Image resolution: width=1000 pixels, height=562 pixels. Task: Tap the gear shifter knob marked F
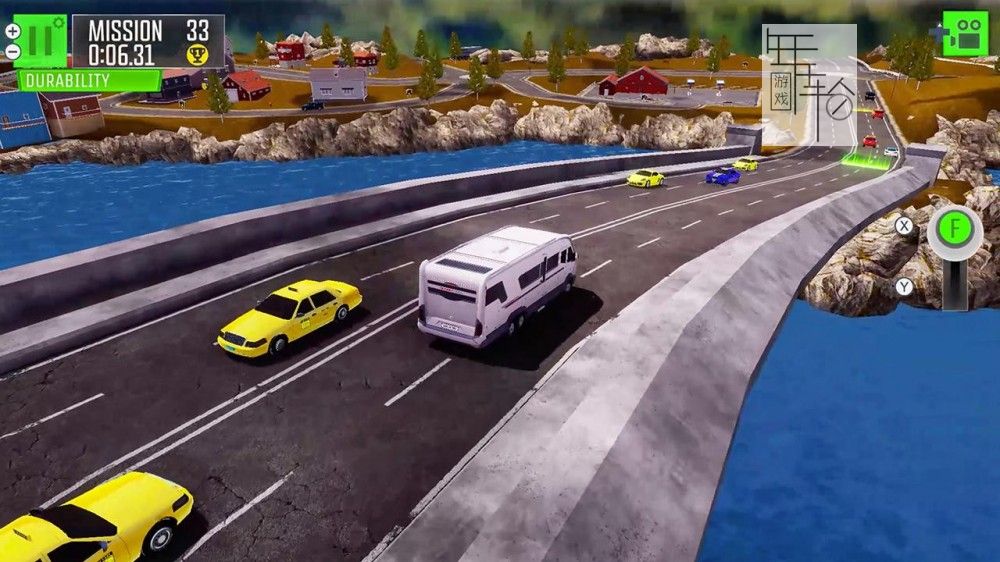click(954, 230)
